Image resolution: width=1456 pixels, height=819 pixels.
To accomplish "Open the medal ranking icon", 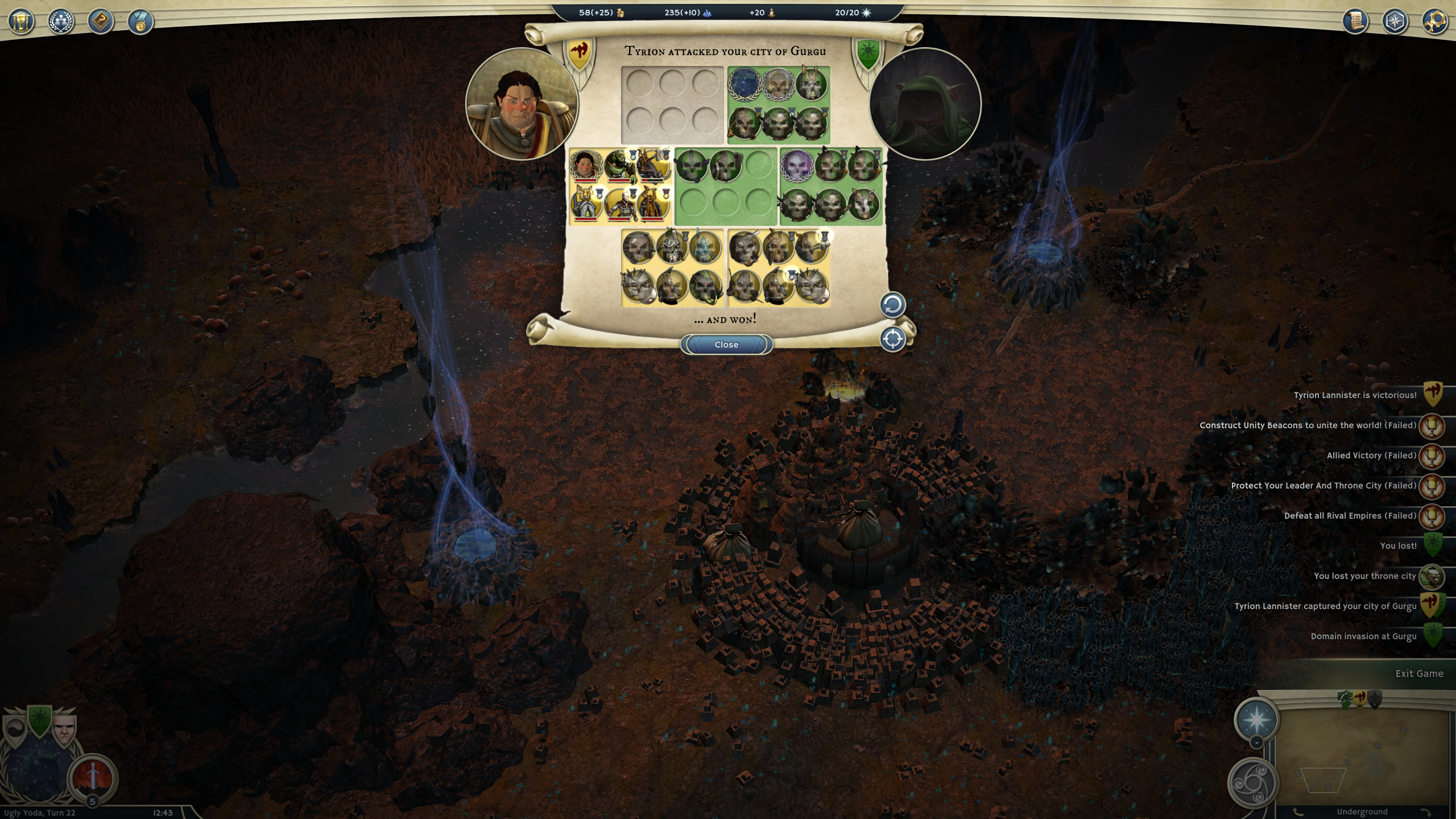I will pyautogui.click(x=140, y=22).
